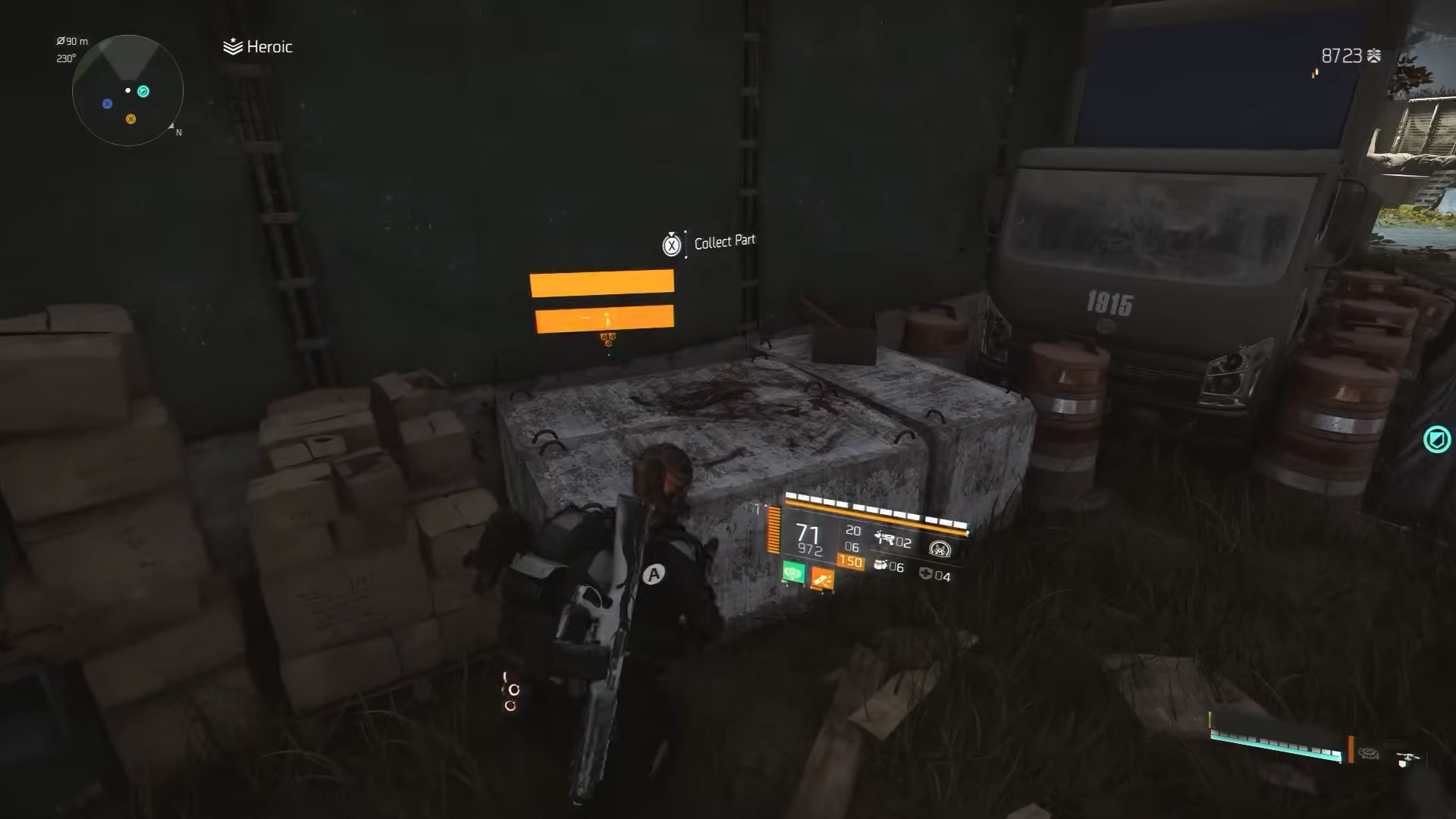Activate the green skill icon
Screen dimensions: 1456x819
click(x=793, y=572)
